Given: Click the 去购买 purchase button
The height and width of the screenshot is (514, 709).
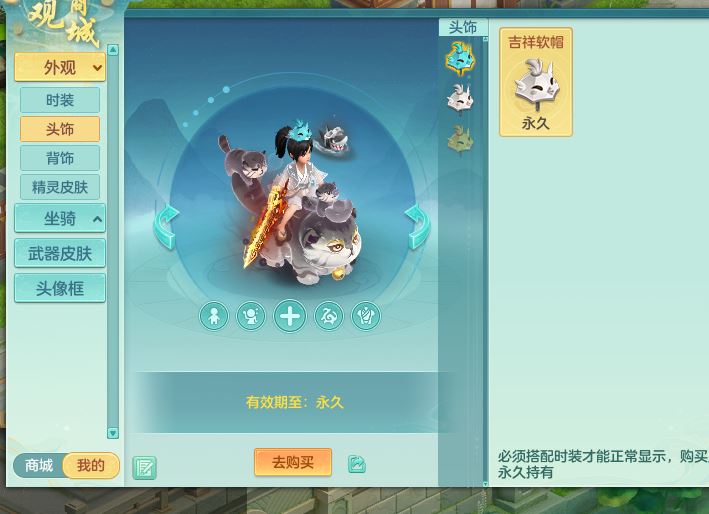Looking at the screenshot, I should pos(293,462).
